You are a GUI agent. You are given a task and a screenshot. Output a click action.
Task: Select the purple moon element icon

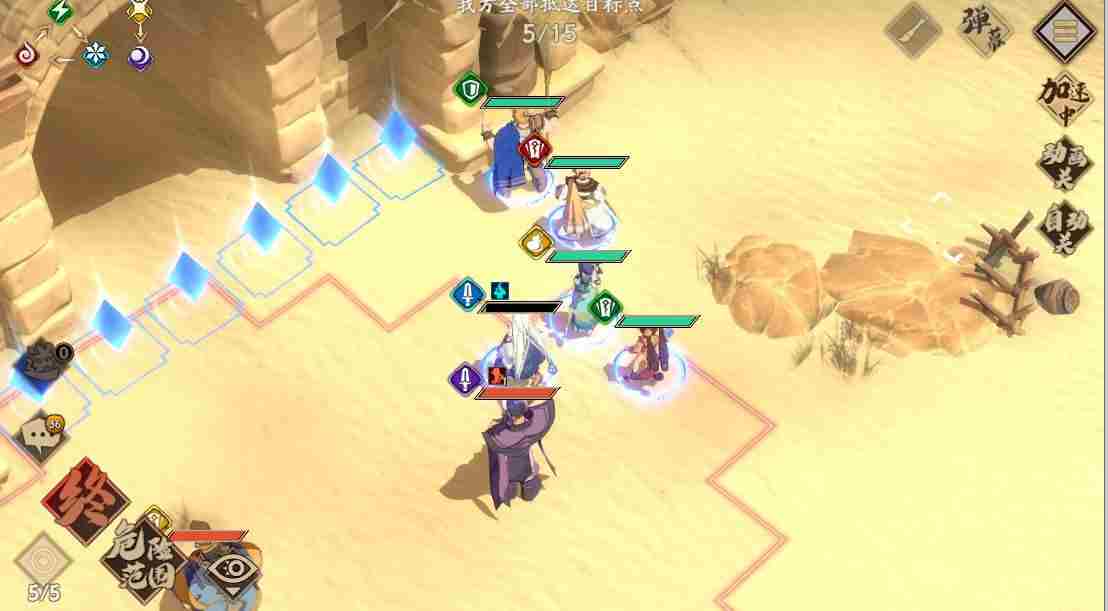coord(140,56)
